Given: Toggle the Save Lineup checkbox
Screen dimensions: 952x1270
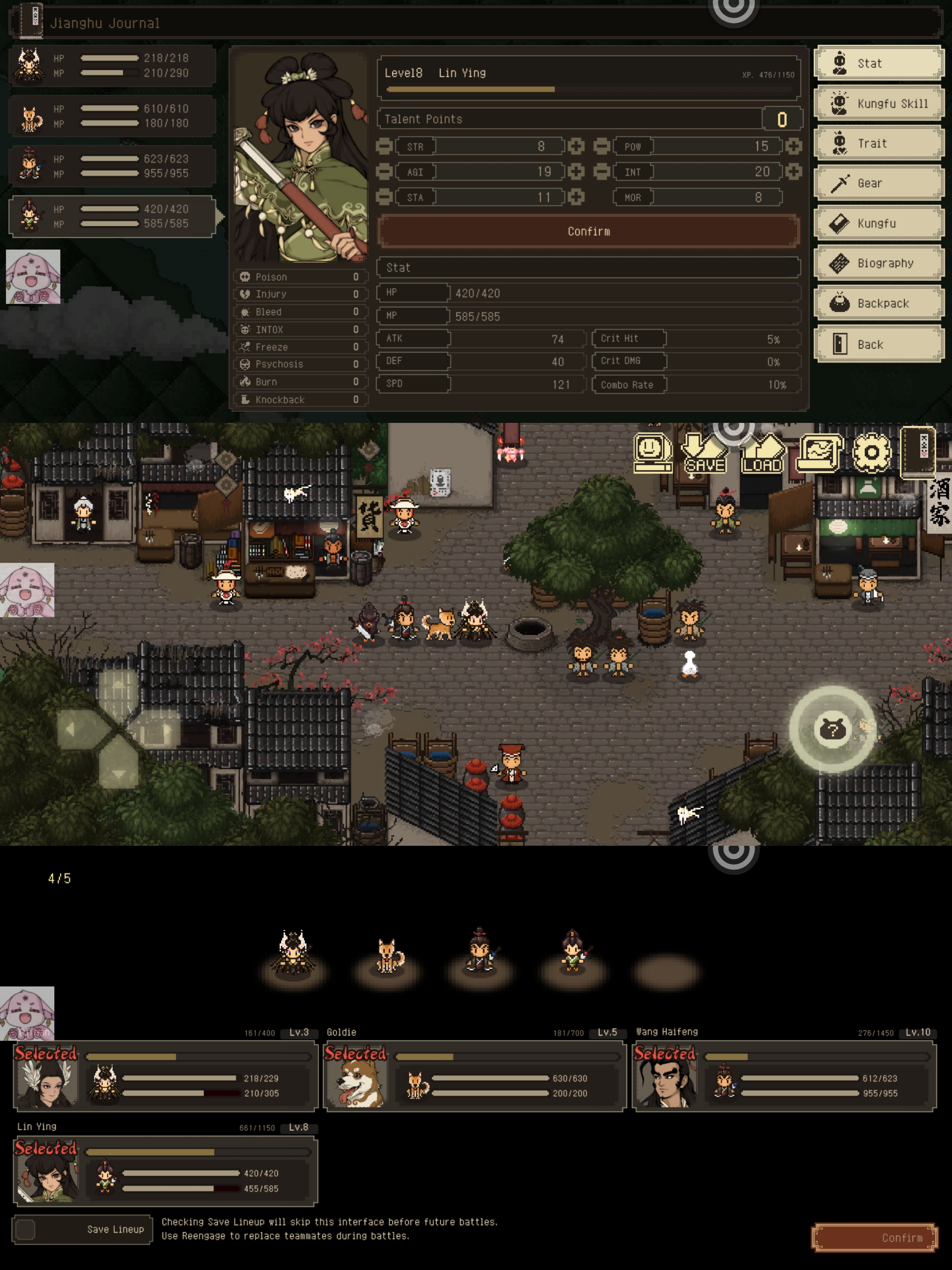Looking at the screenshot, I should 26,1229.
